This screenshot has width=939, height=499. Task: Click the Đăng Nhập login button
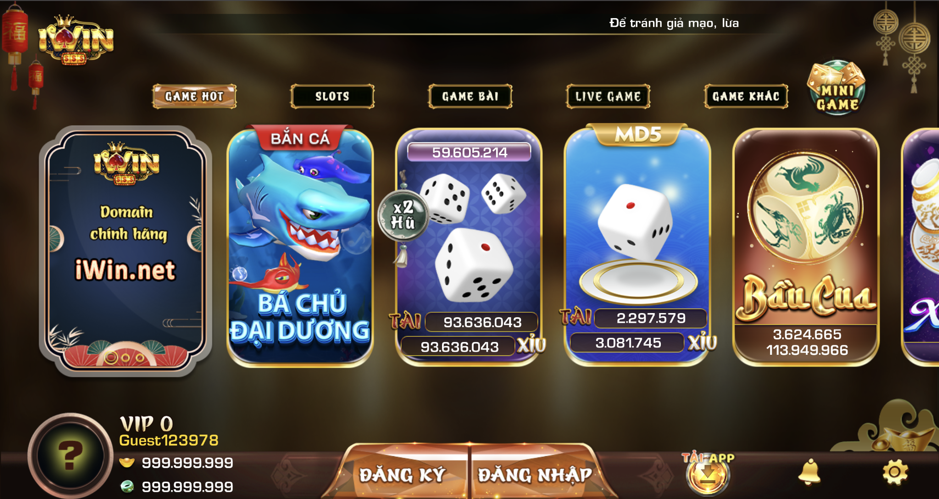pyautogui.click(x=534, y=474)
